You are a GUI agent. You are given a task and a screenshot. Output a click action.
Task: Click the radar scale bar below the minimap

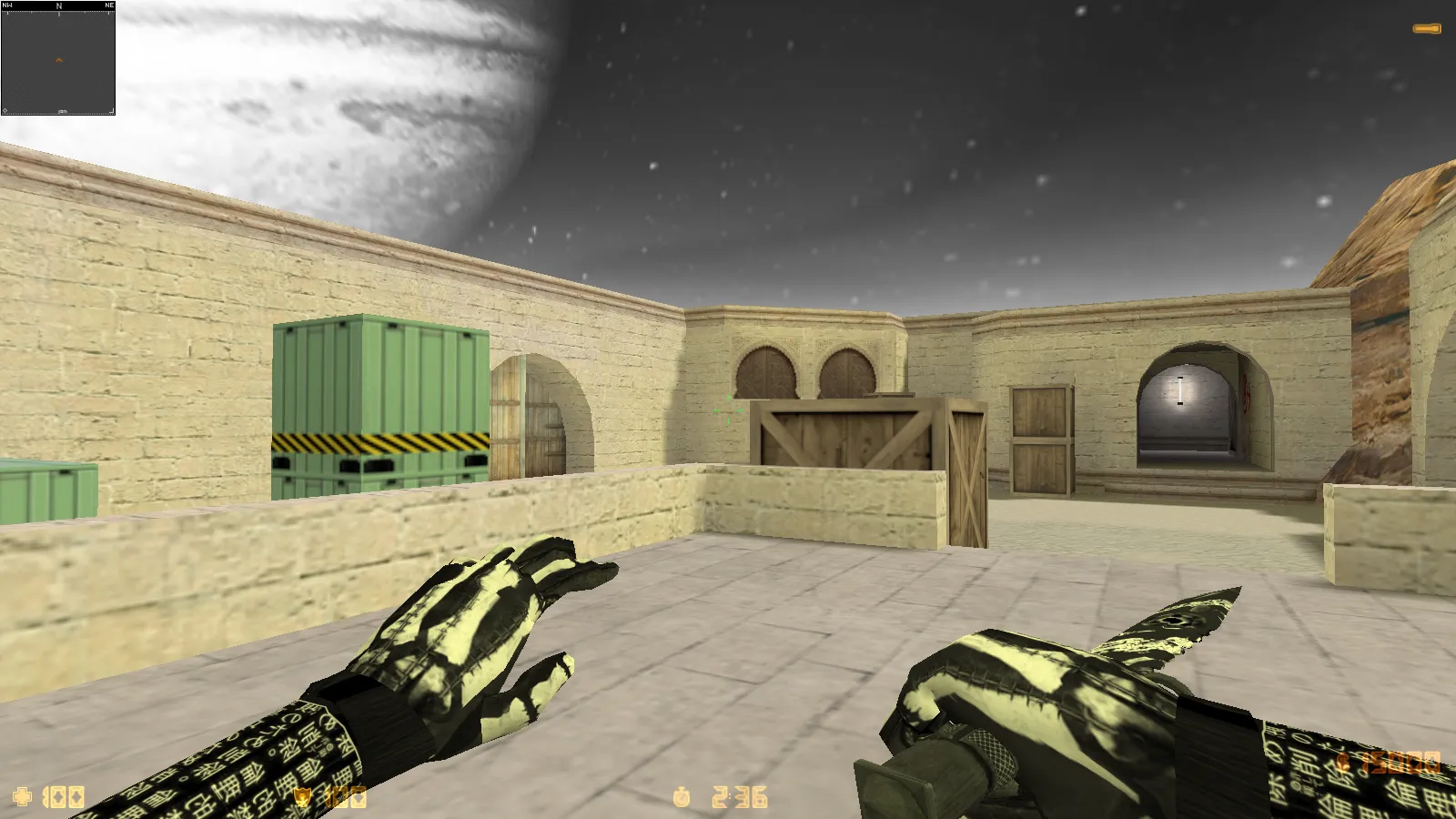pyautogui.click(x=62, y=112)
